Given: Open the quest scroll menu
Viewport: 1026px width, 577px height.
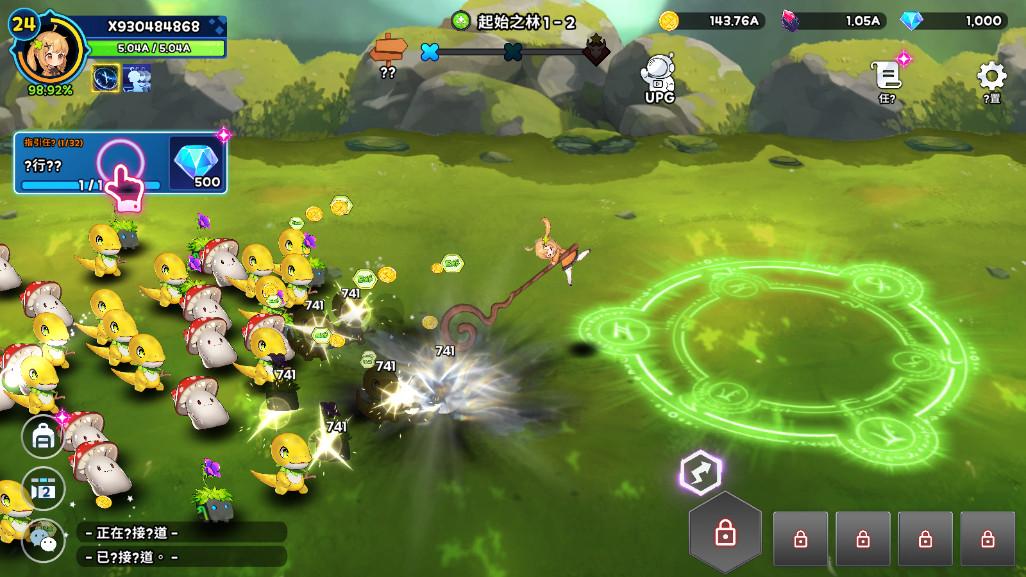Looking at the screenshot, I should coord(886,78).
